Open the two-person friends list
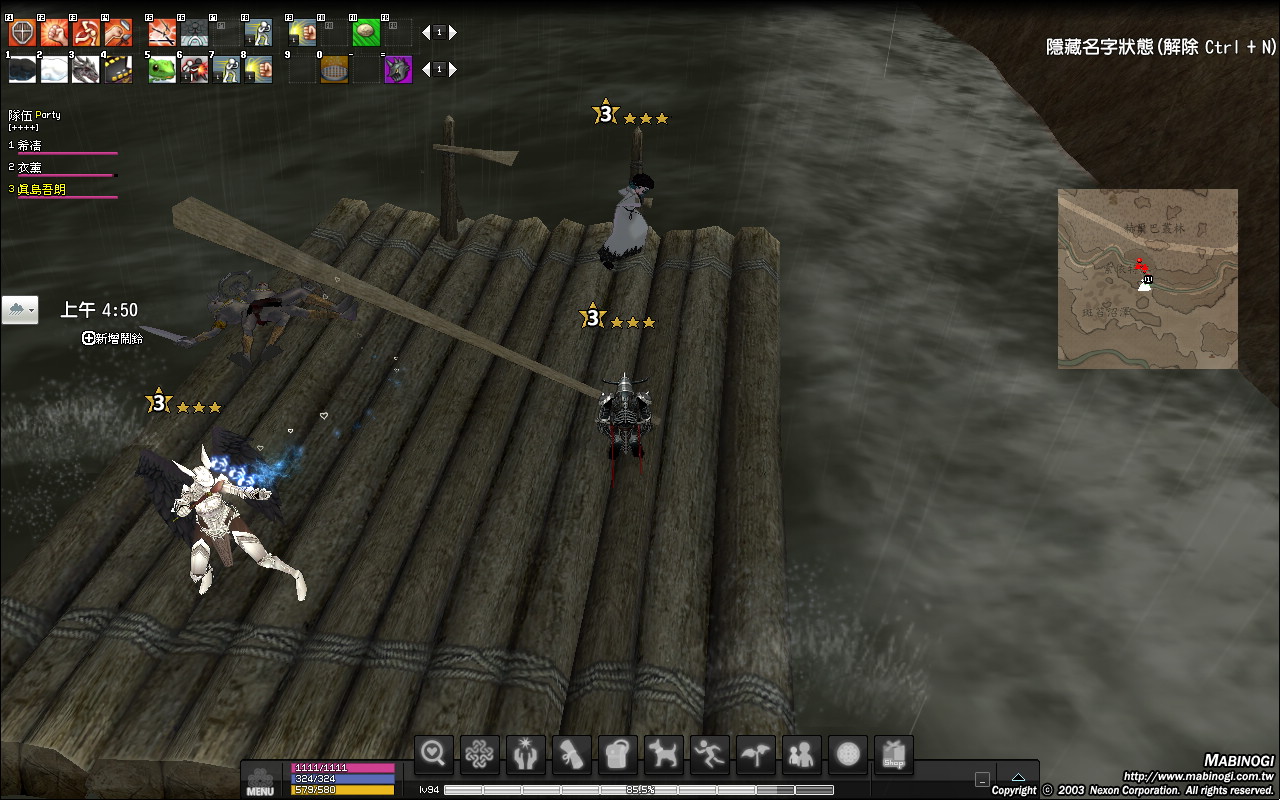Screen dimensions: 1280x800 [802, 754]
